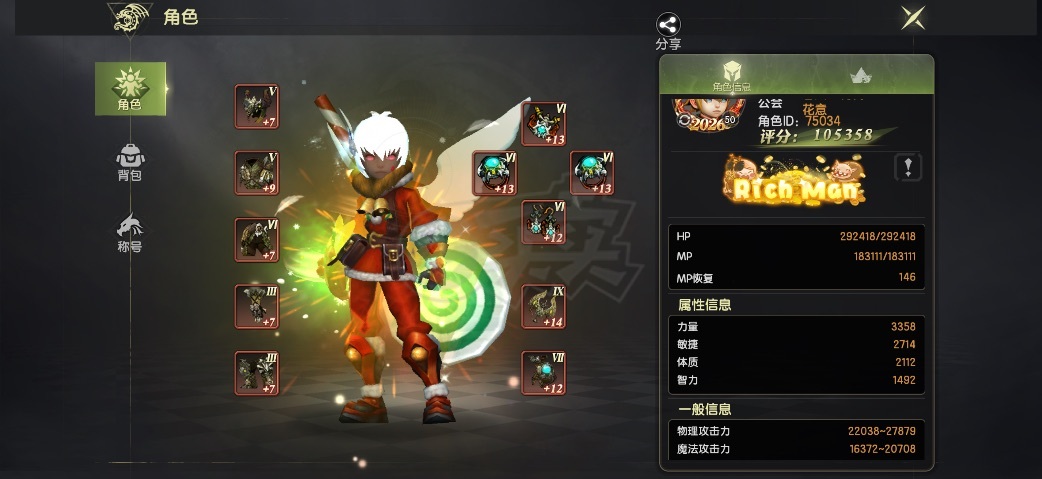Screen dimensions: 1042x479
Task: Switch to the 背包 backpack tab
Action: coord(130,162)
